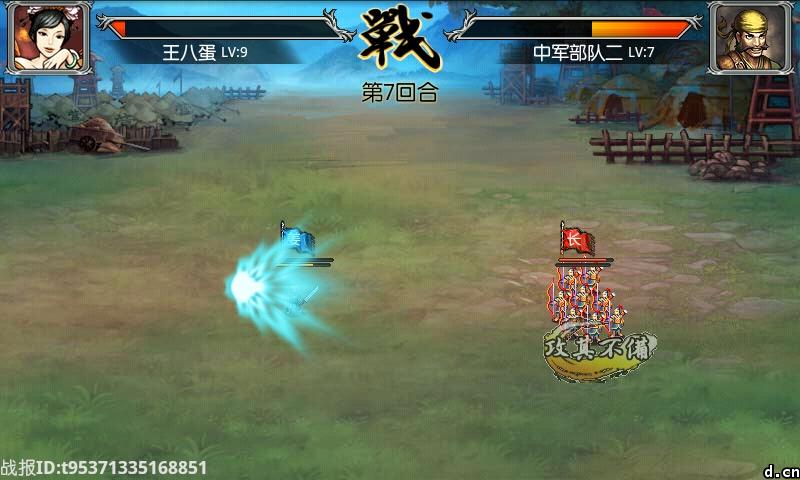The height and width of the screenshot is (480, 800).
Task: Select the mustached enemy general portrait
Action: (750, 38)
